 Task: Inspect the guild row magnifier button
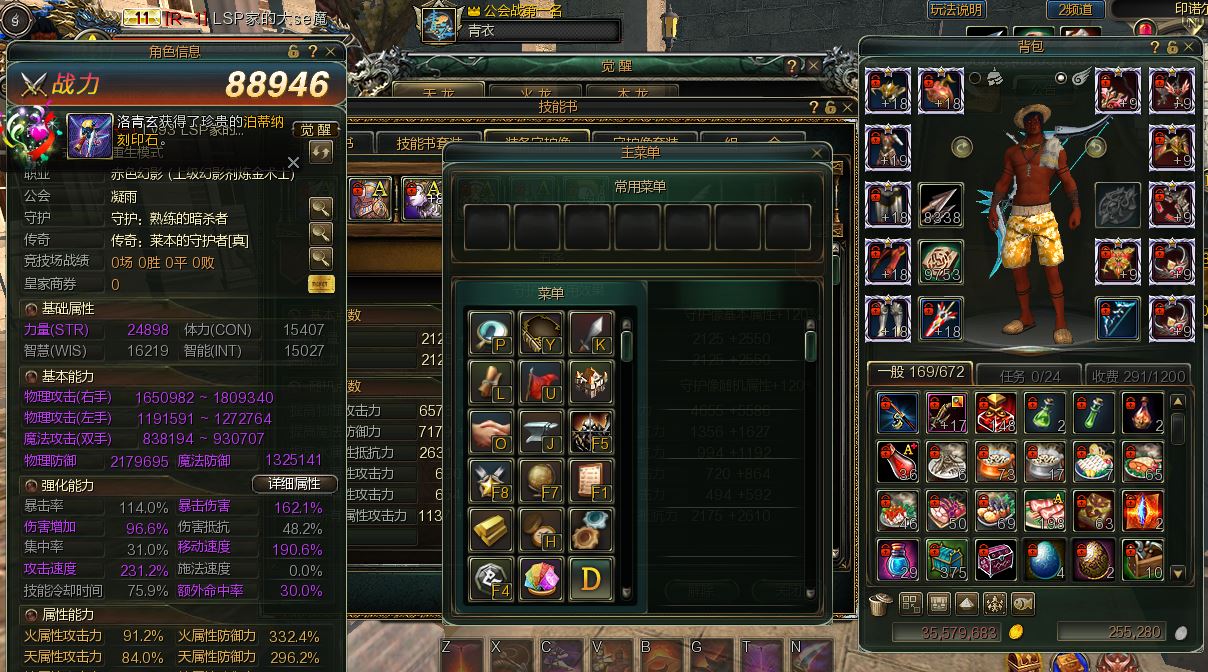(320, 208)
